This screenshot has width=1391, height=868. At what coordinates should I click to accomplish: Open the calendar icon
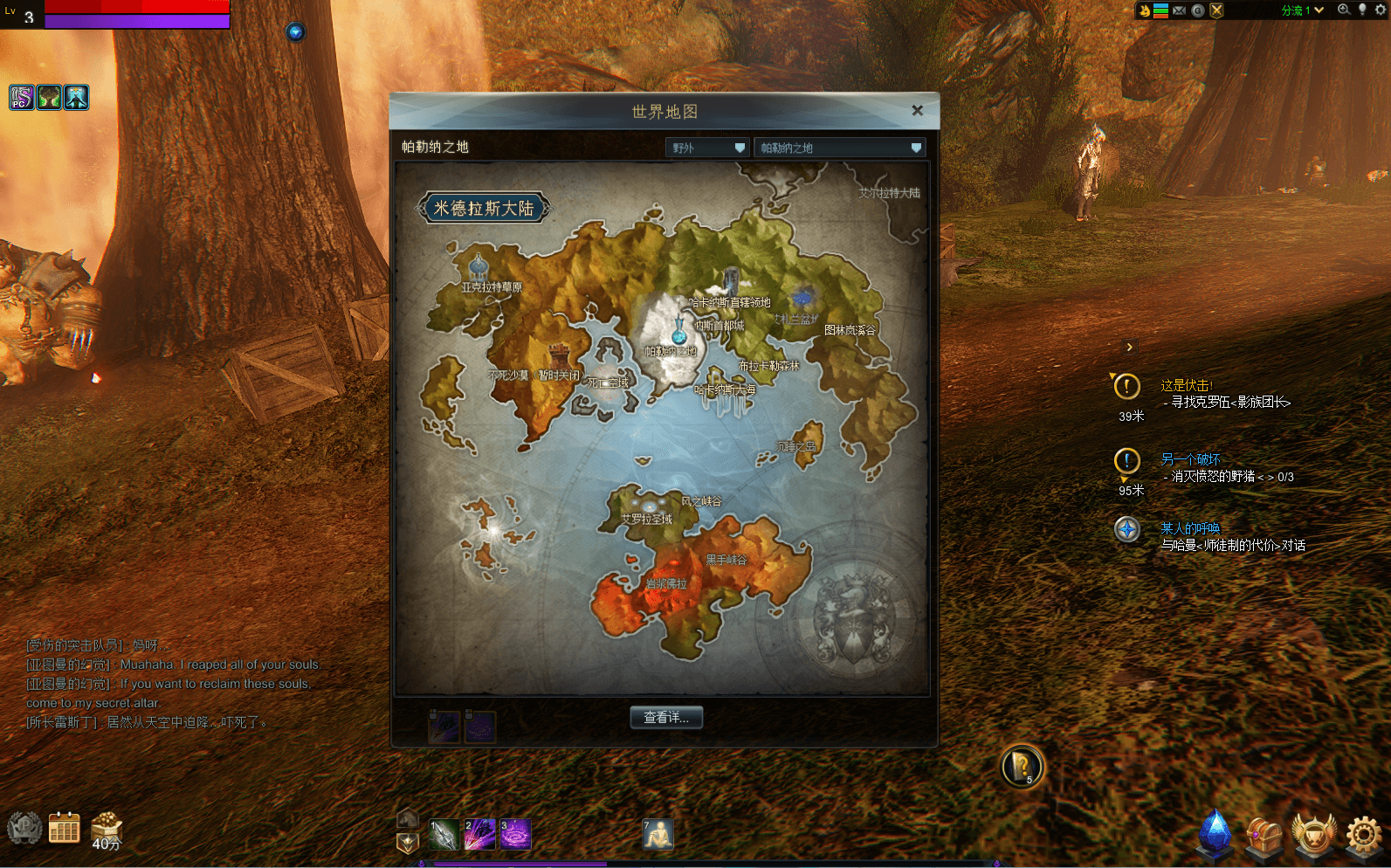(64, 829)
